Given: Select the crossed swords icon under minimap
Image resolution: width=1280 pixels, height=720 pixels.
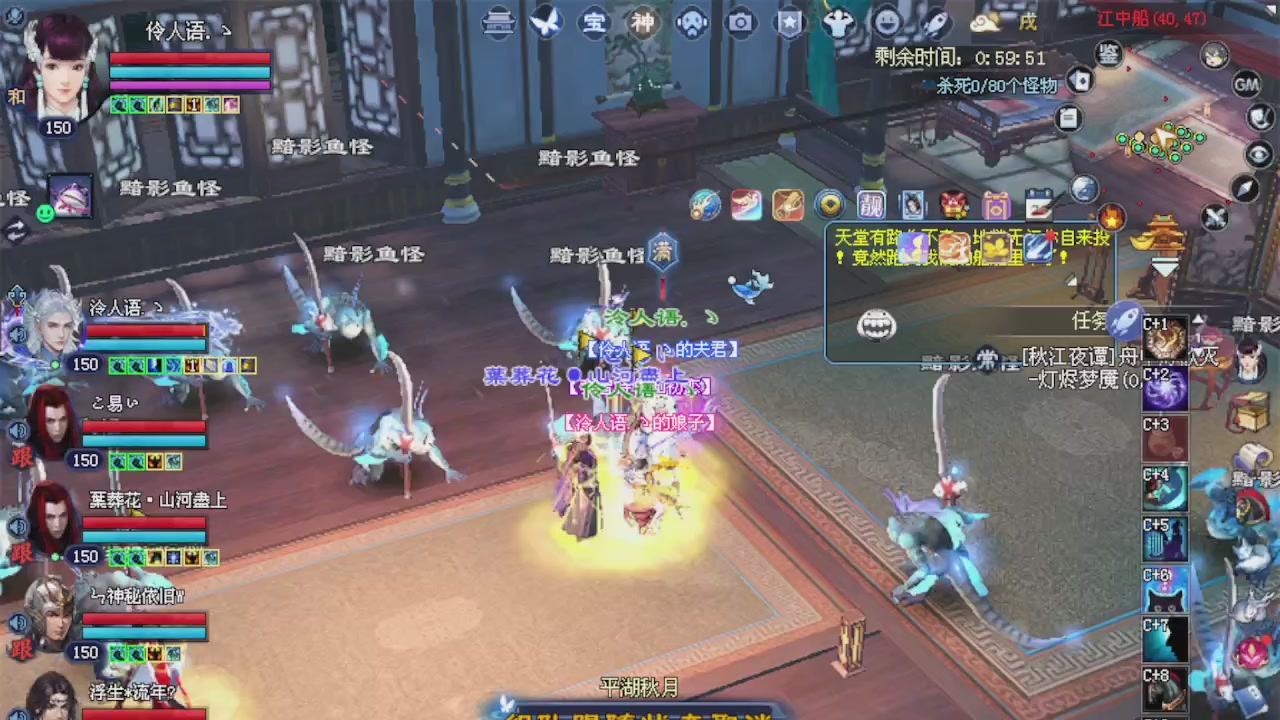Looking at the screenshot, I should pos(1214,217).
